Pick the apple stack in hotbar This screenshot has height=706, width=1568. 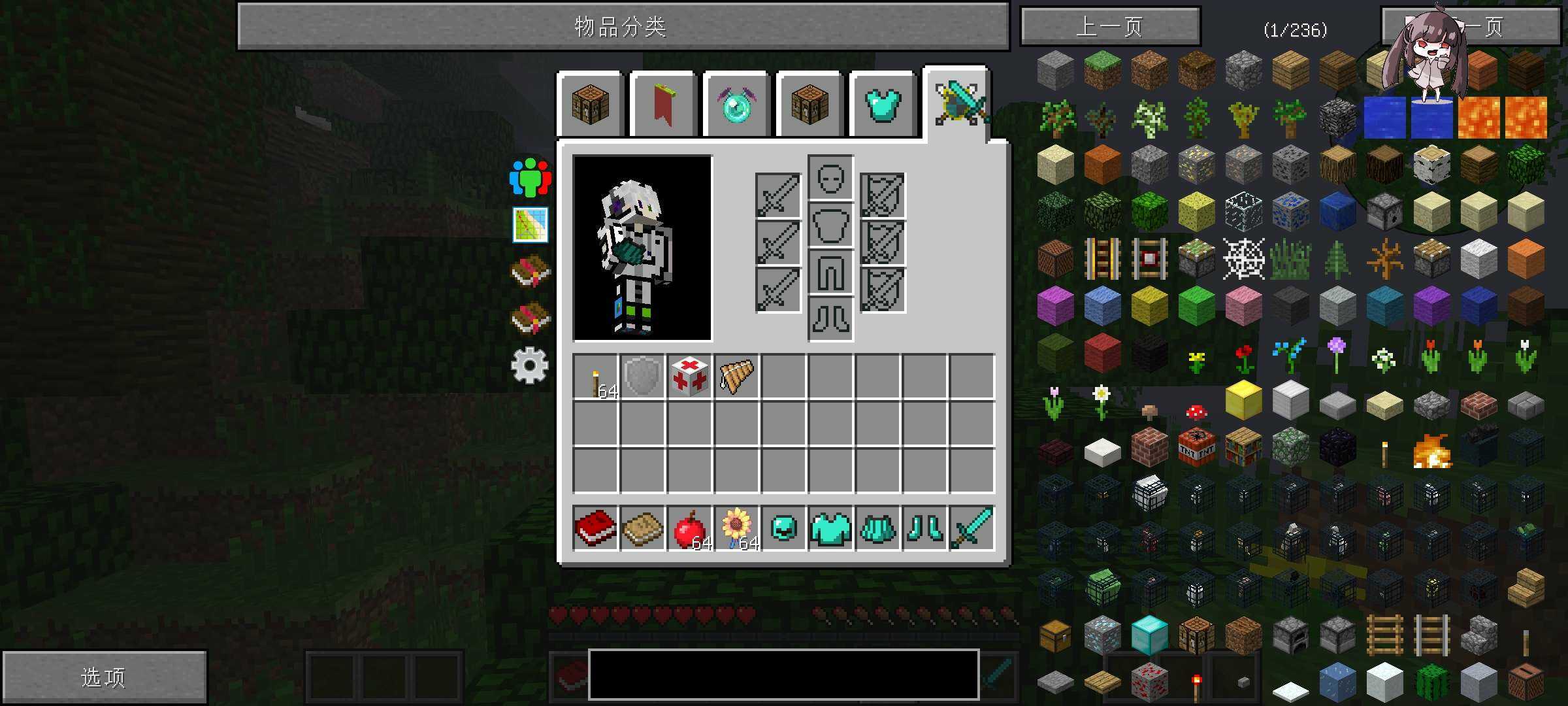click(689, 528)
